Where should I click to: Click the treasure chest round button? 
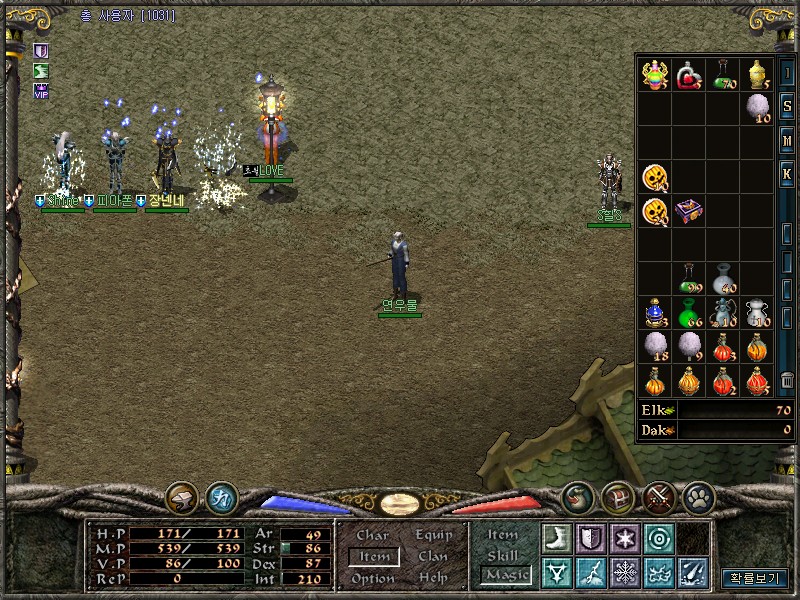(x=617, y=496)
